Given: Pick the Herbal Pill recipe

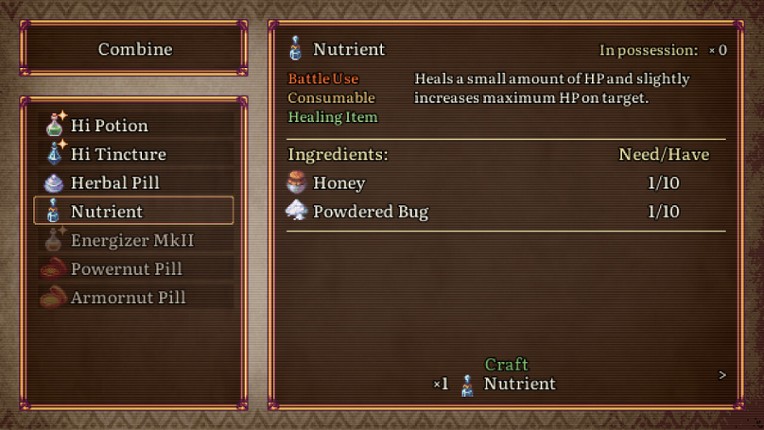Looking at the screenshot, I should (134, 183).
